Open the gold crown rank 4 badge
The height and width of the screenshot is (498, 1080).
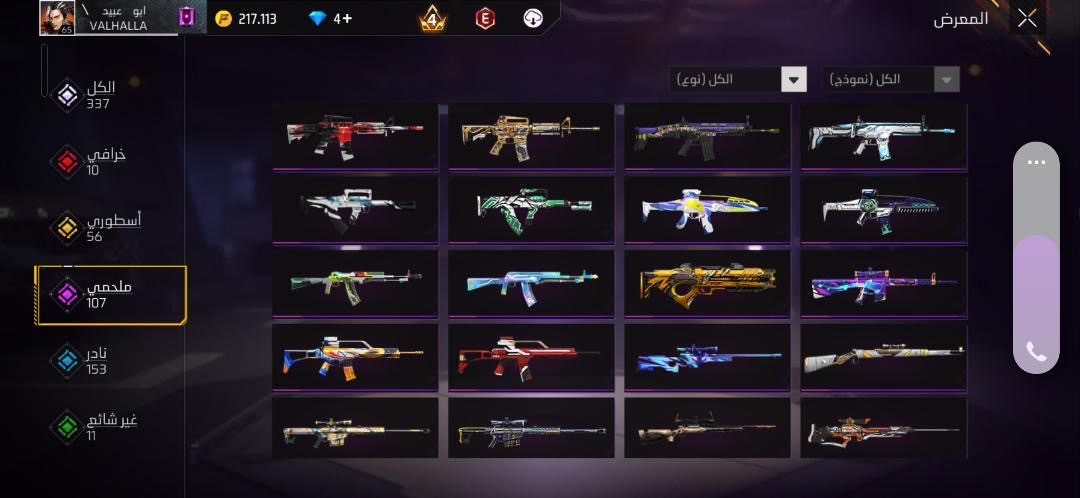pyautogui.click(x=433, y=18)
